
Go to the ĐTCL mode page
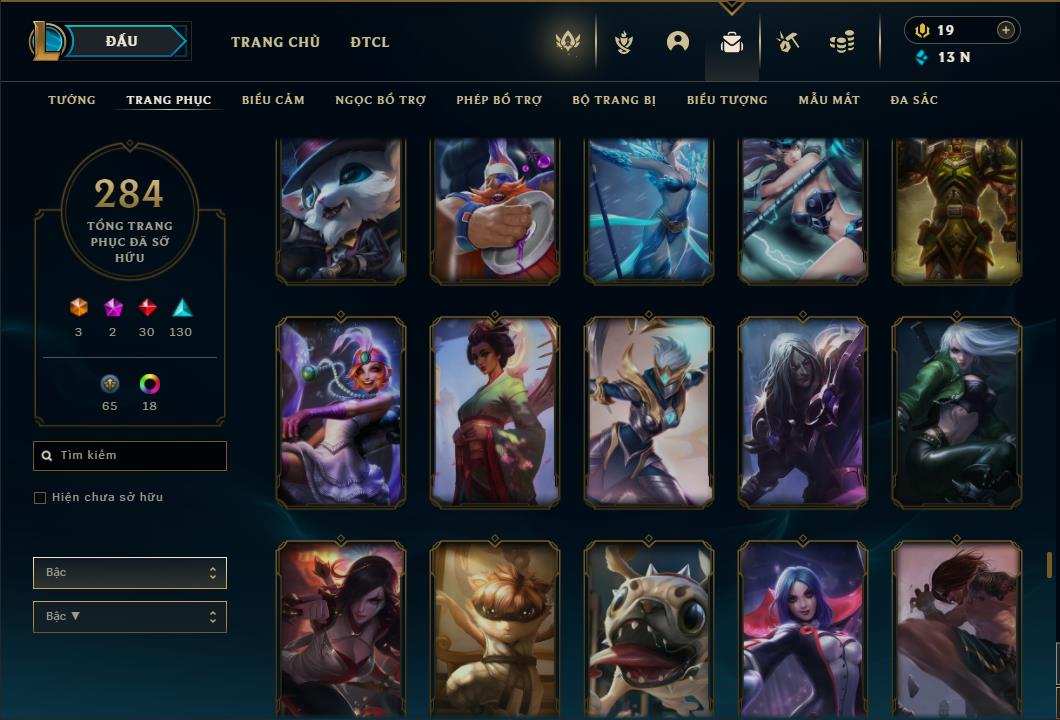coord(370,42)
